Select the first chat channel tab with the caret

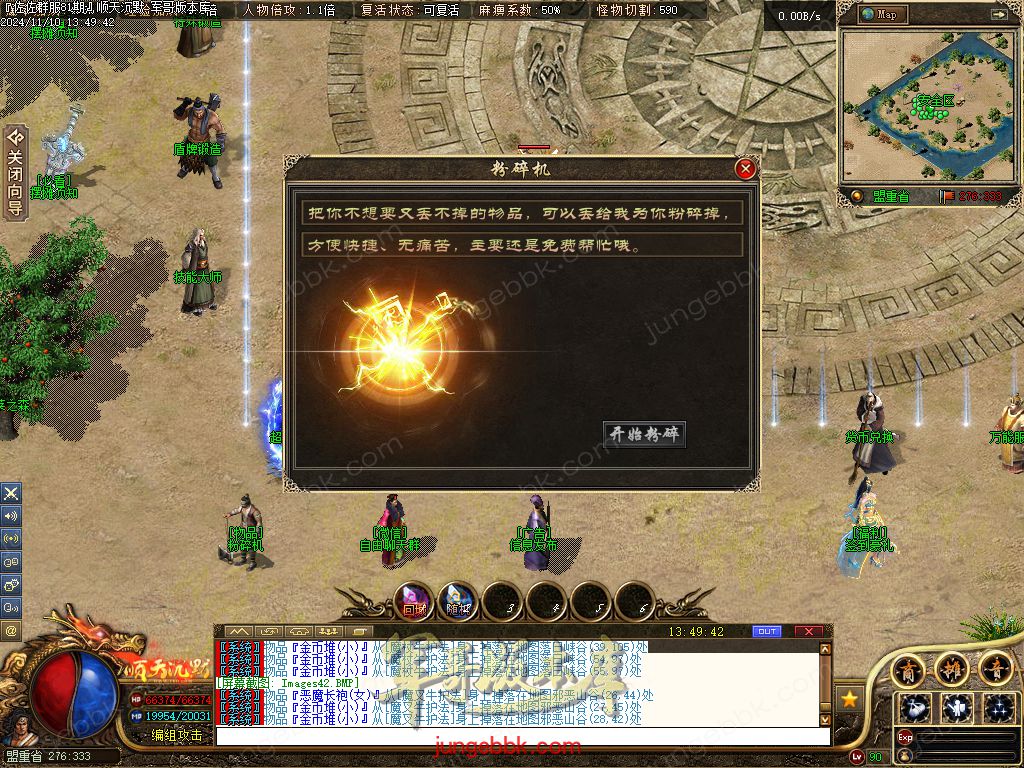coord(238,632)
